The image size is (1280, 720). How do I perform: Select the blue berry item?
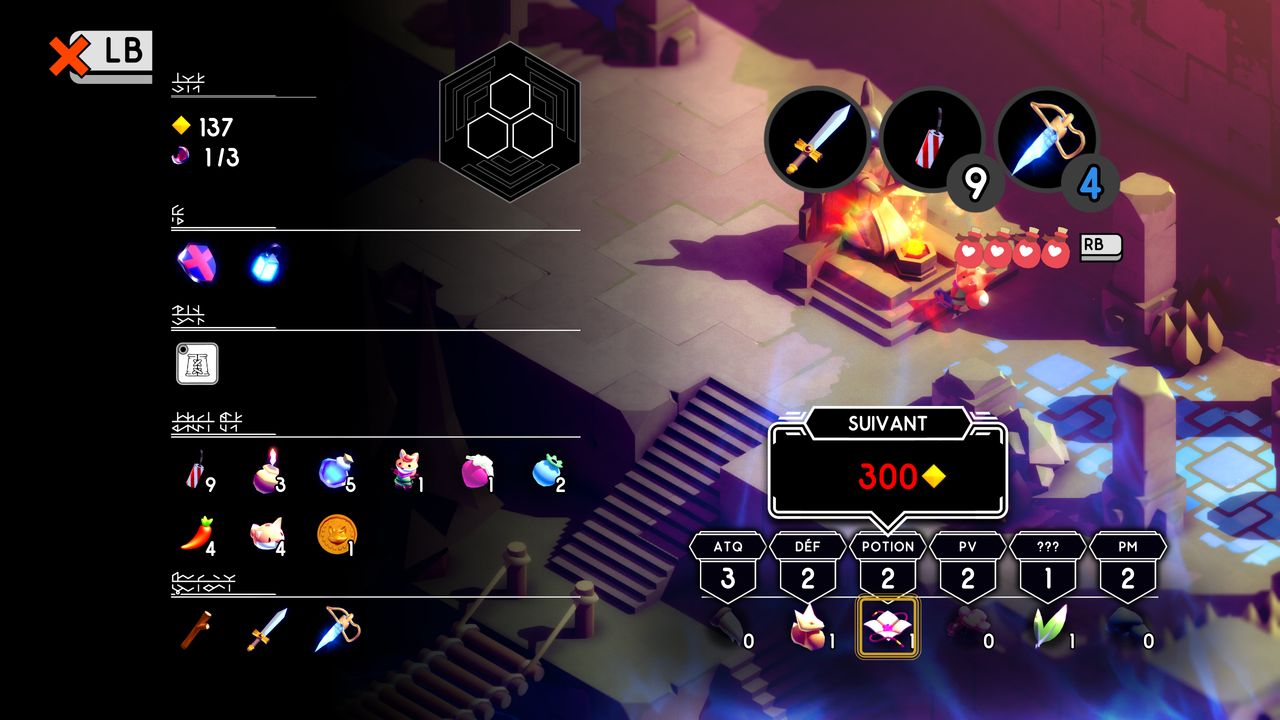[547, 471]
